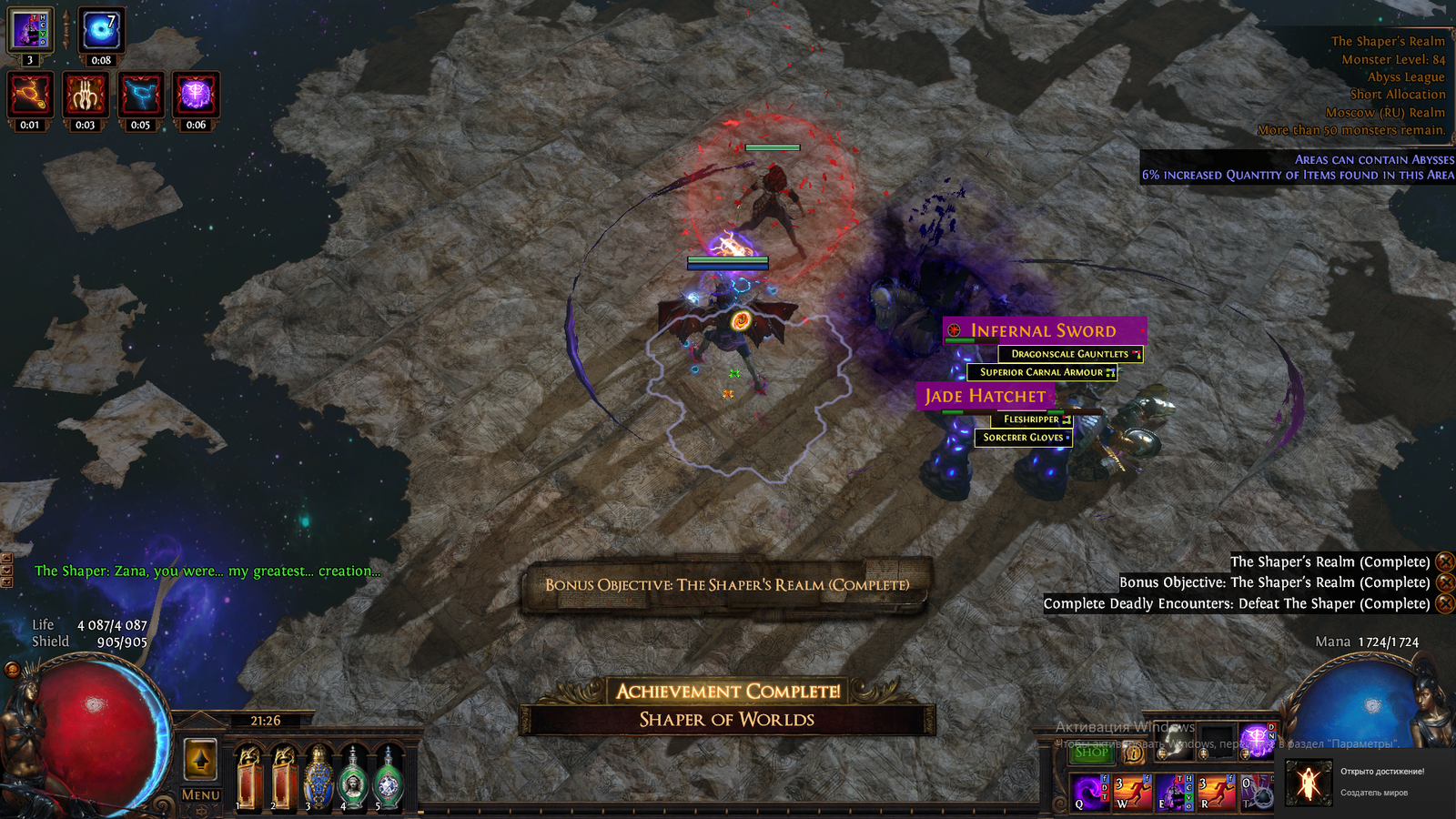Viewport: 1456px width, 819px height.
Task: Pick up the Jade Hatchet label
Action: 986,396
